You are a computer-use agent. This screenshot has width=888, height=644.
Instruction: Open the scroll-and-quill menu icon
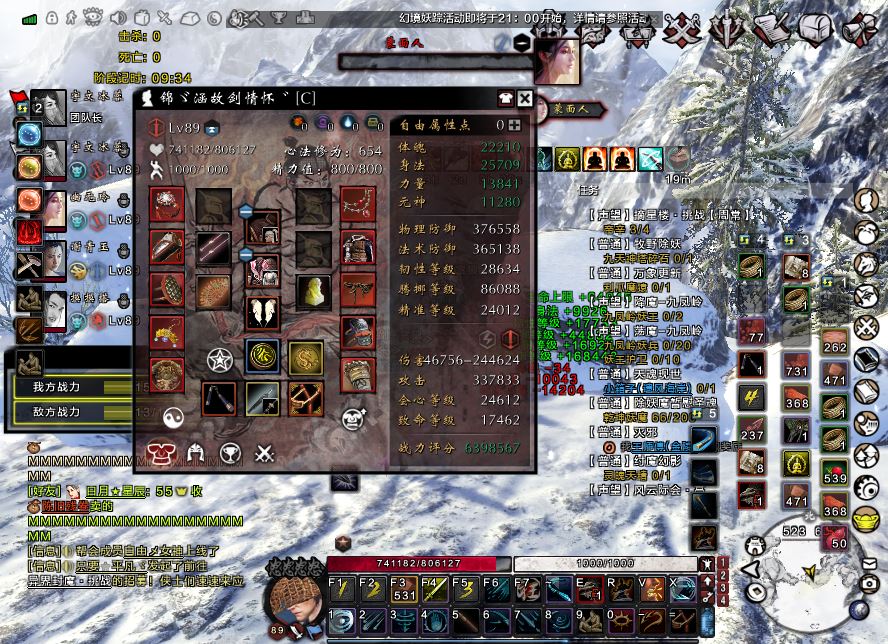pos(771,29)
